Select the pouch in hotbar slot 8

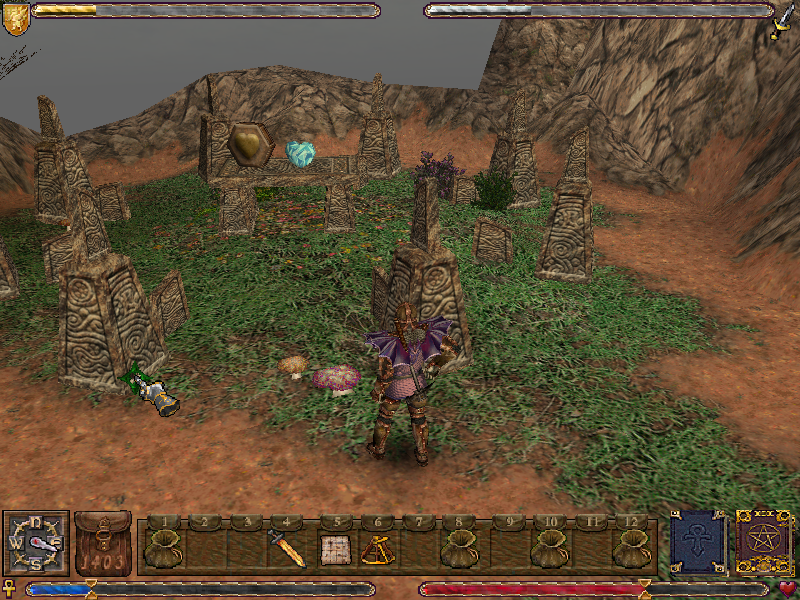point(459,548)
